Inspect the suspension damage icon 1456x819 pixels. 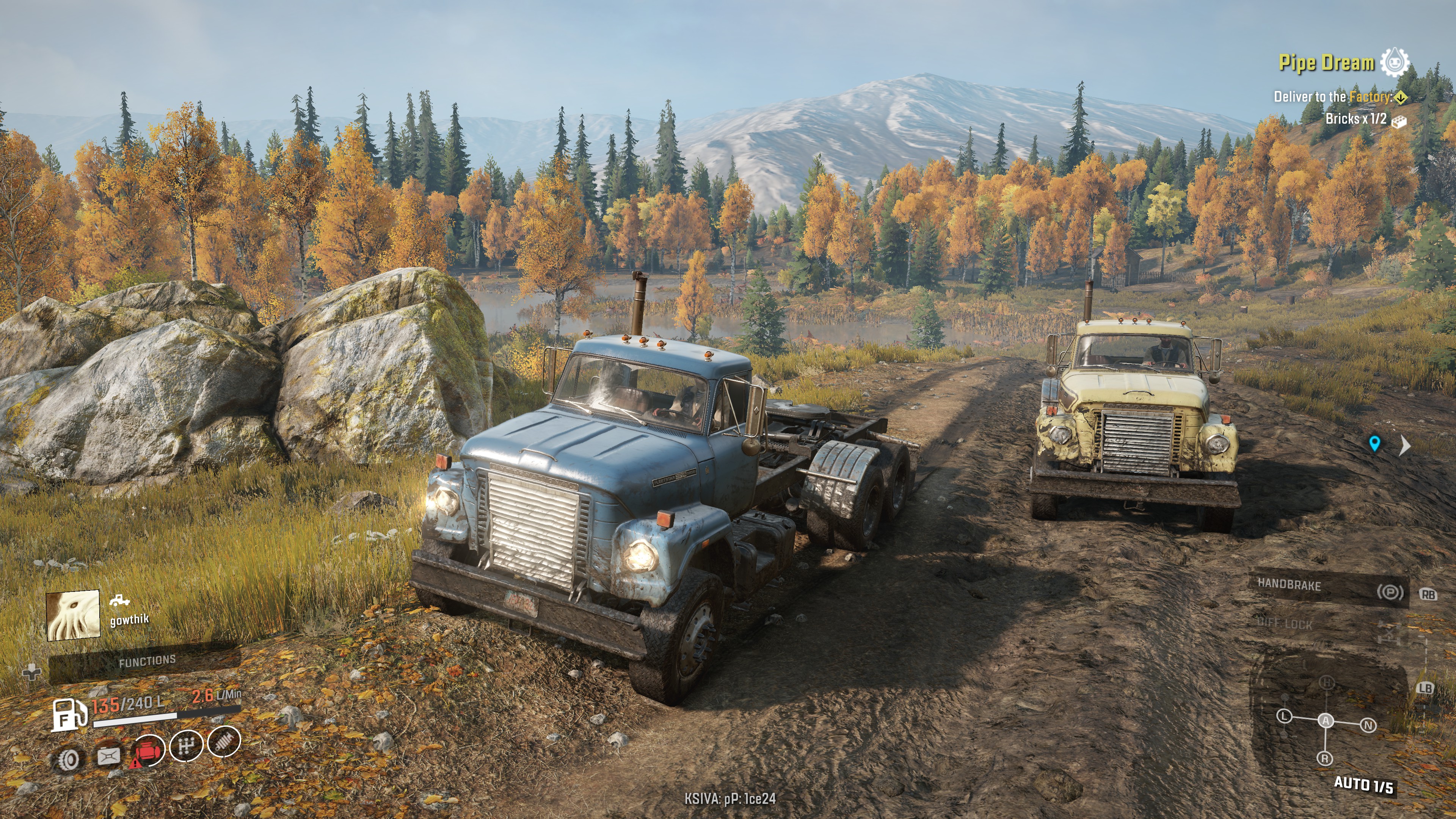point(224,742)
